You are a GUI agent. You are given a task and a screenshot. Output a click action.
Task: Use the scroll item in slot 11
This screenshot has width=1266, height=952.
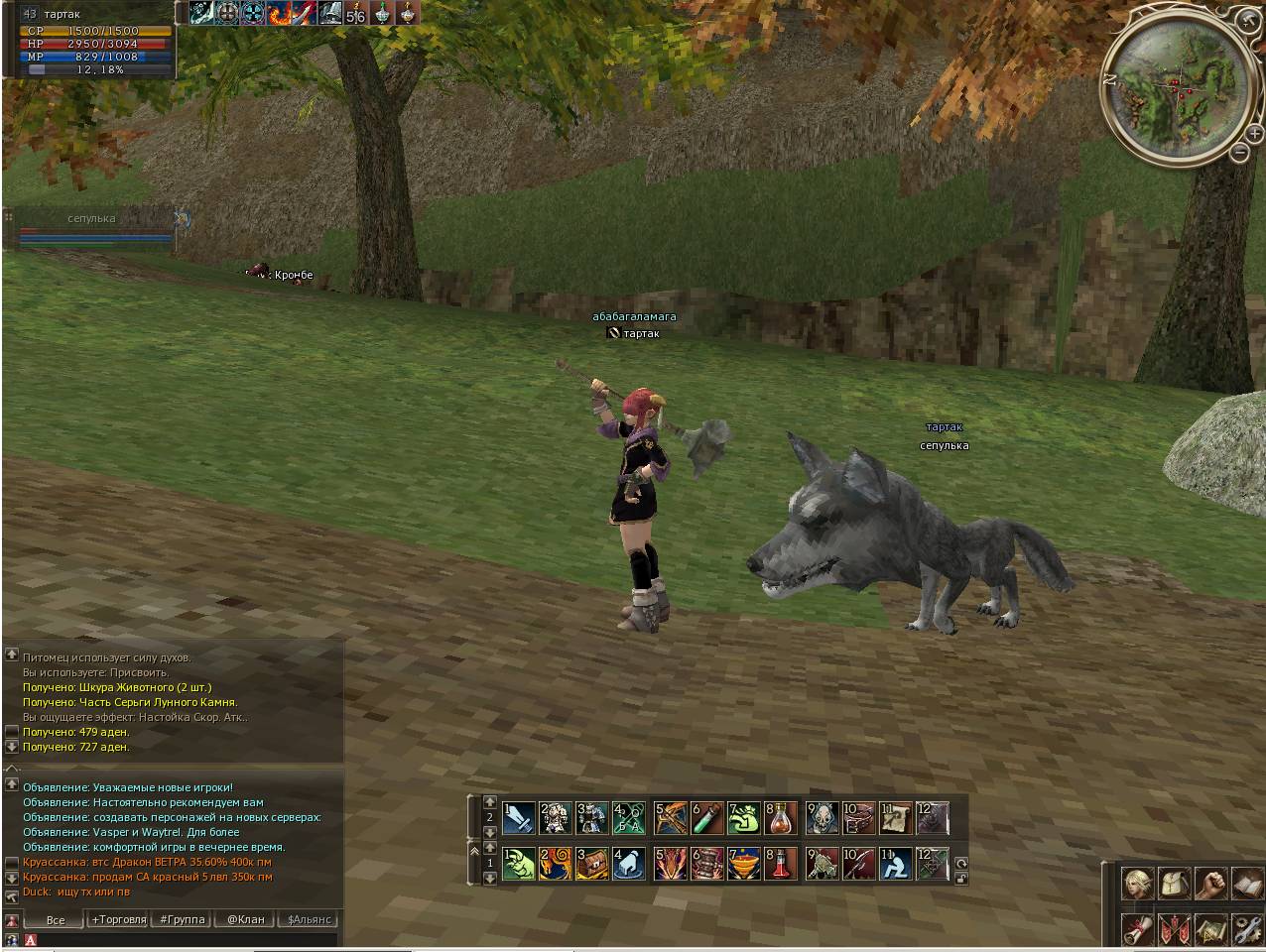point(897,818)
